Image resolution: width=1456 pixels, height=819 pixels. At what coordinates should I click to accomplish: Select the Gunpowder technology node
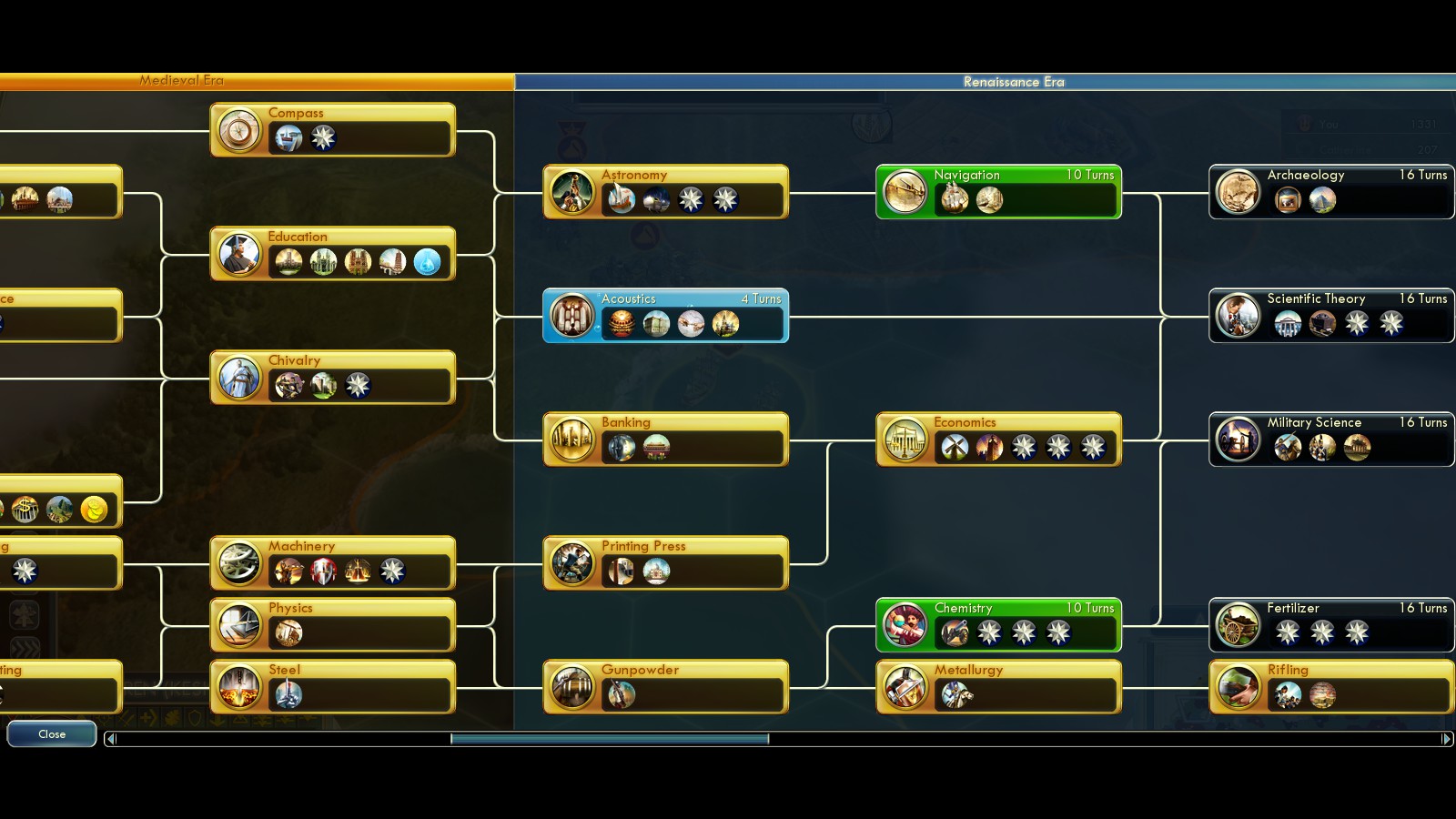click(x=665, y=687)
